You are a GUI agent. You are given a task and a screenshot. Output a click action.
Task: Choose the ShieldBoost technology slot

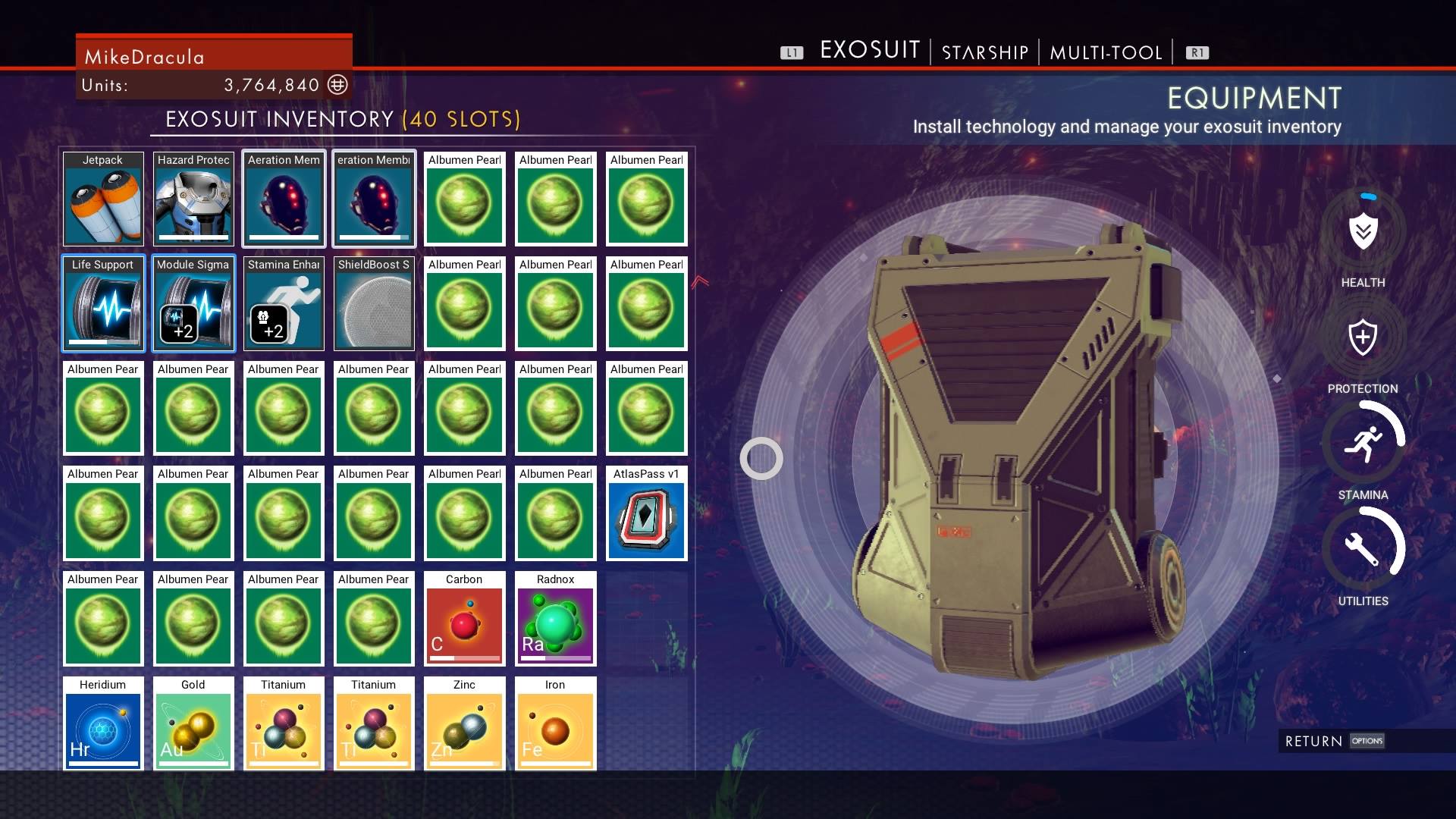point(374,304)
